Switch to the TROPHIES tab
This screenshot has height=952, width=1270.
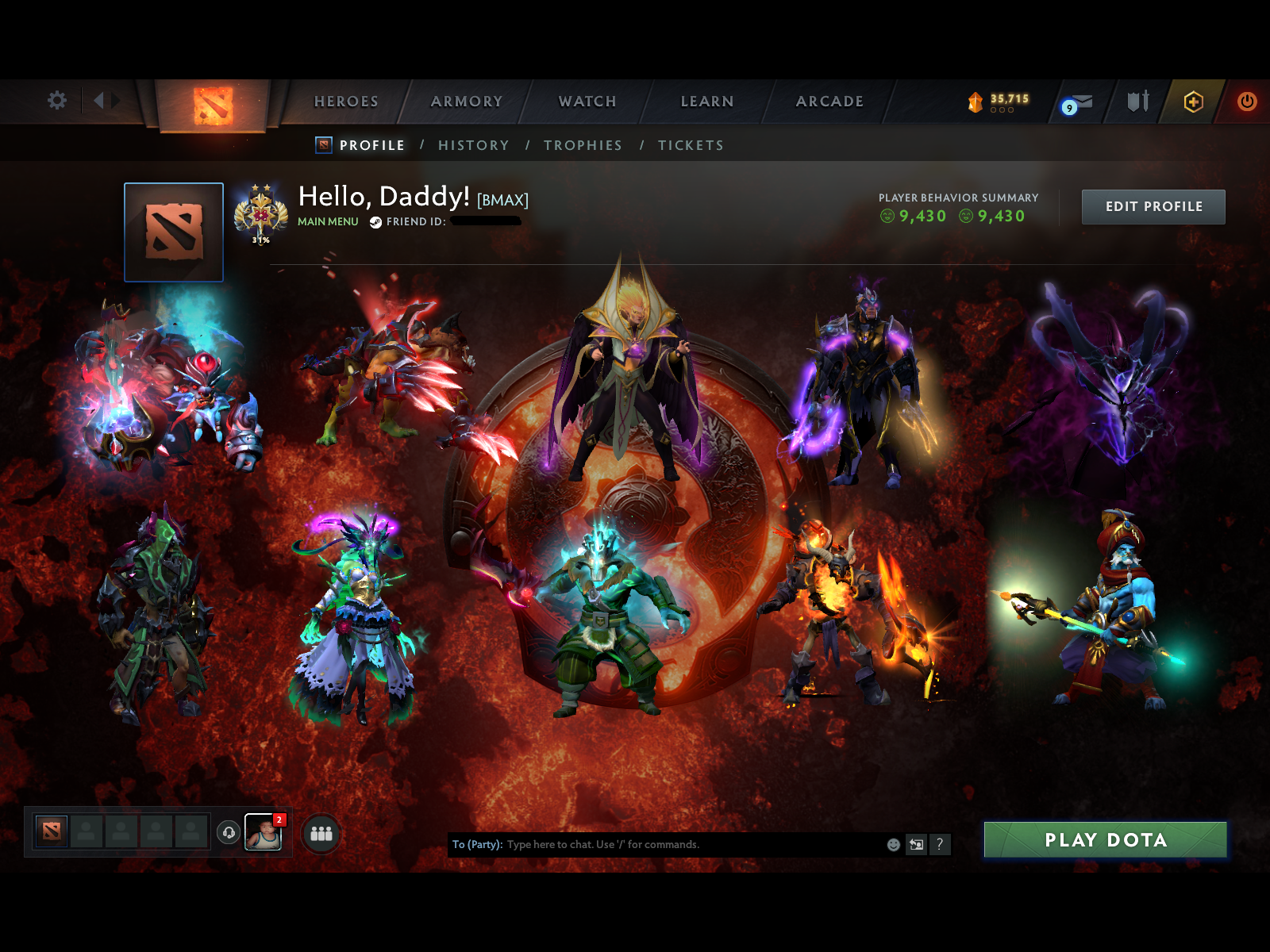[583, 145]
